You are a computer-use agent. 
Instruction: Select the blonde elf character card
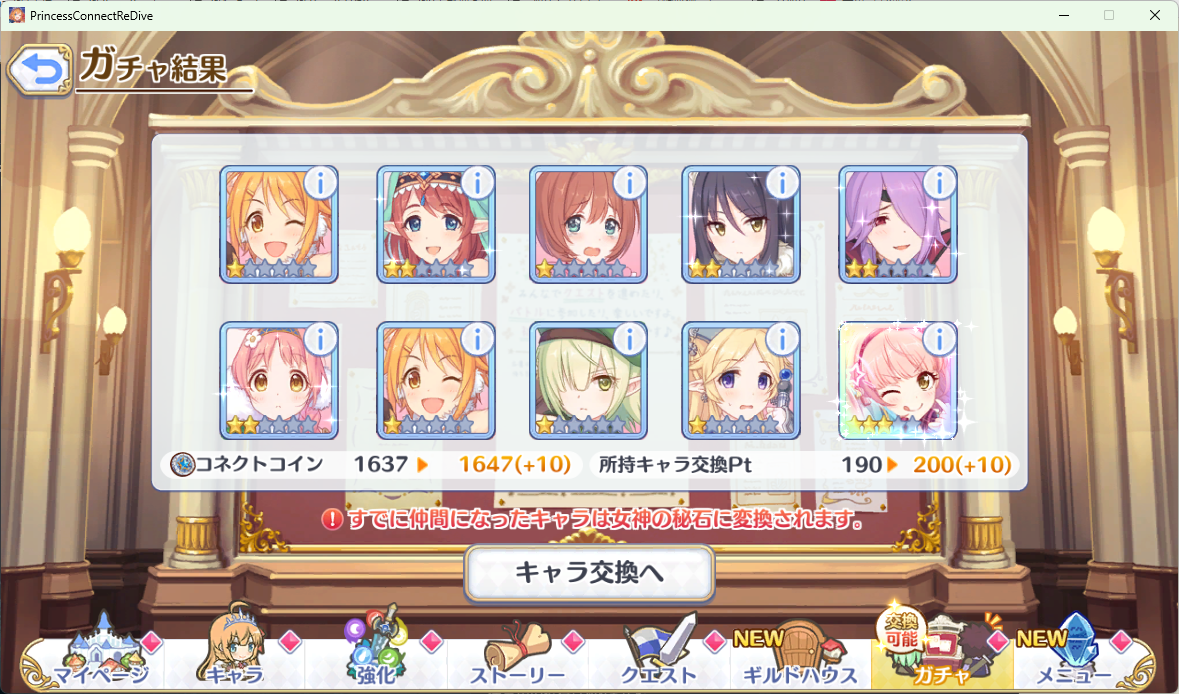[x=741, y=381]
